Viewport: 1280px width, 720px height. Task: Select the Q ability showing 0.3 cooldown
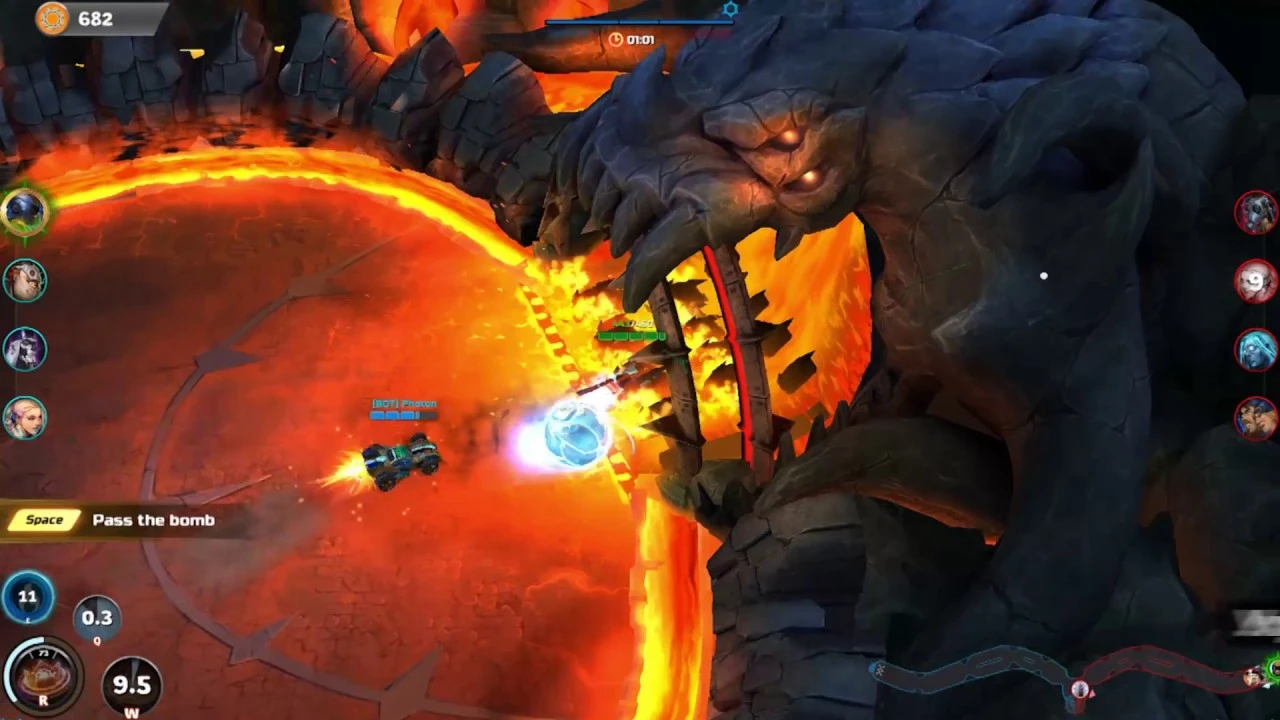pyautogui.click(x=97, y=618)
